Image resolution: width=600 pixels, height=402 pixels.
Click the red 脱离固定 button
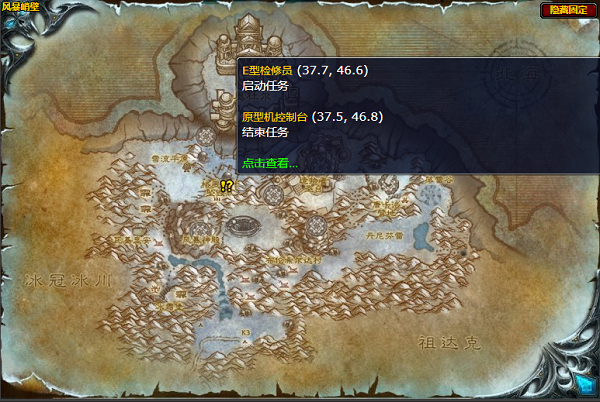pos(566,10)
